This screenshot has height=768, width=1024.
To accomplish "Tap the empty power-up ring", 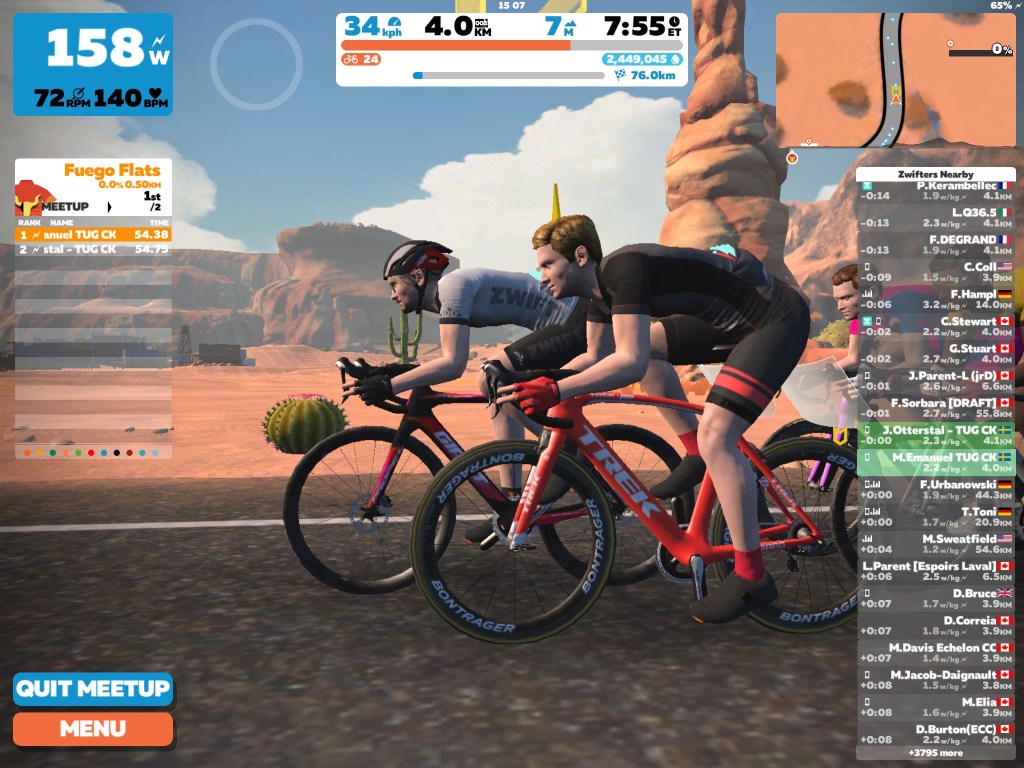I will [x=256, y=64].
